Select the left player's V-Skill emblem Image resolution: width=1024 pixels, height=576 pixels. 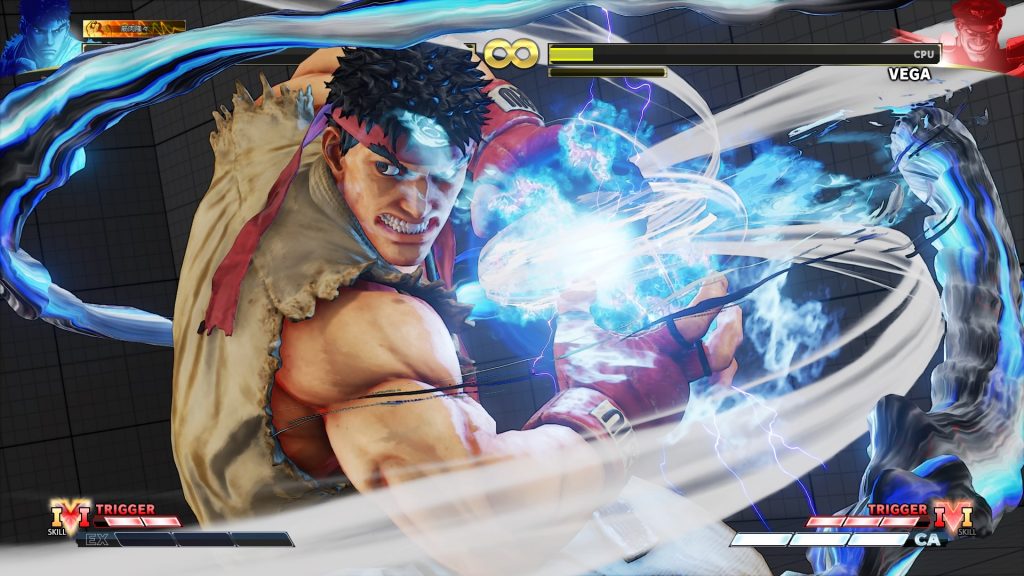pos(70,515)
